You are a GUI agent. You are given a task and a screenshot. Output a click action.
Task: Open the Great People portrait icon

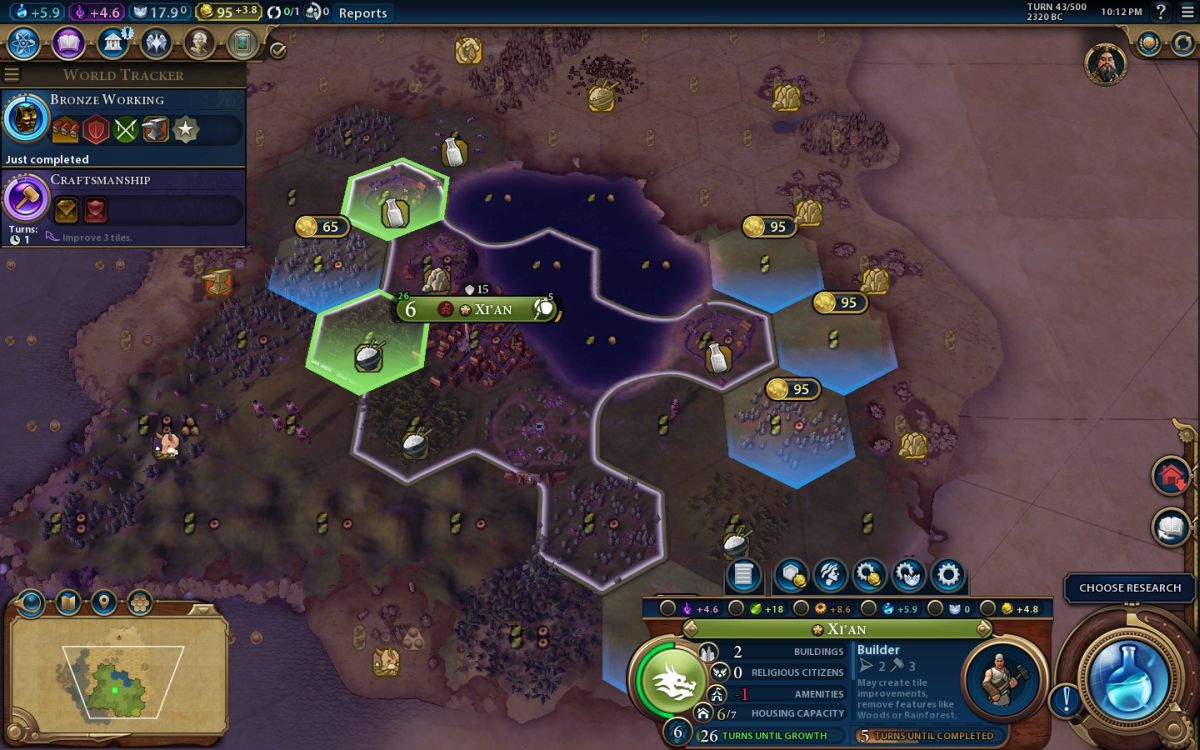(x=200, y=44)
